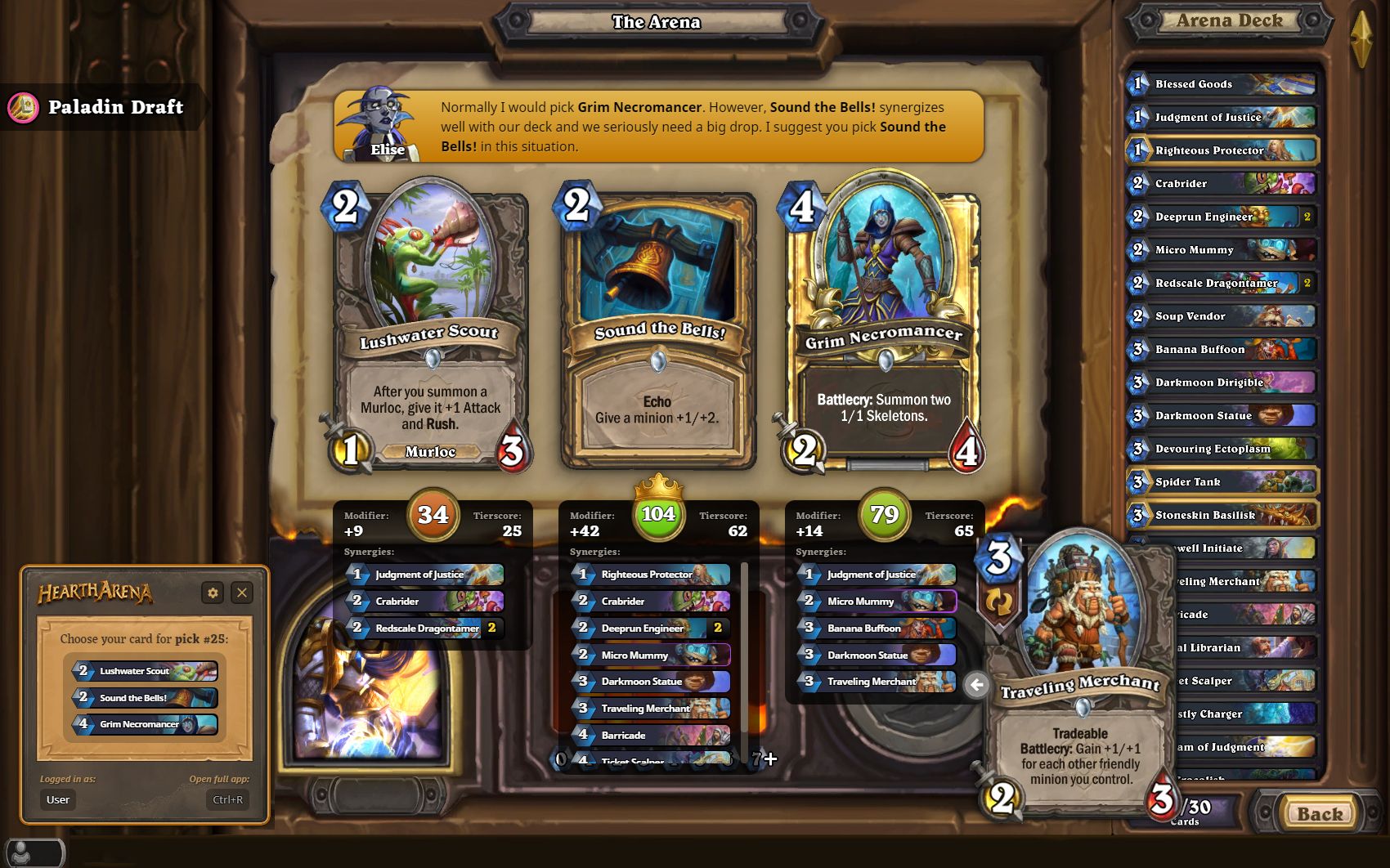The image size is (1390, 868).
Task: Select Lushwater Scout in the HearthArena overlay
Action: click(x=141, y=671)
